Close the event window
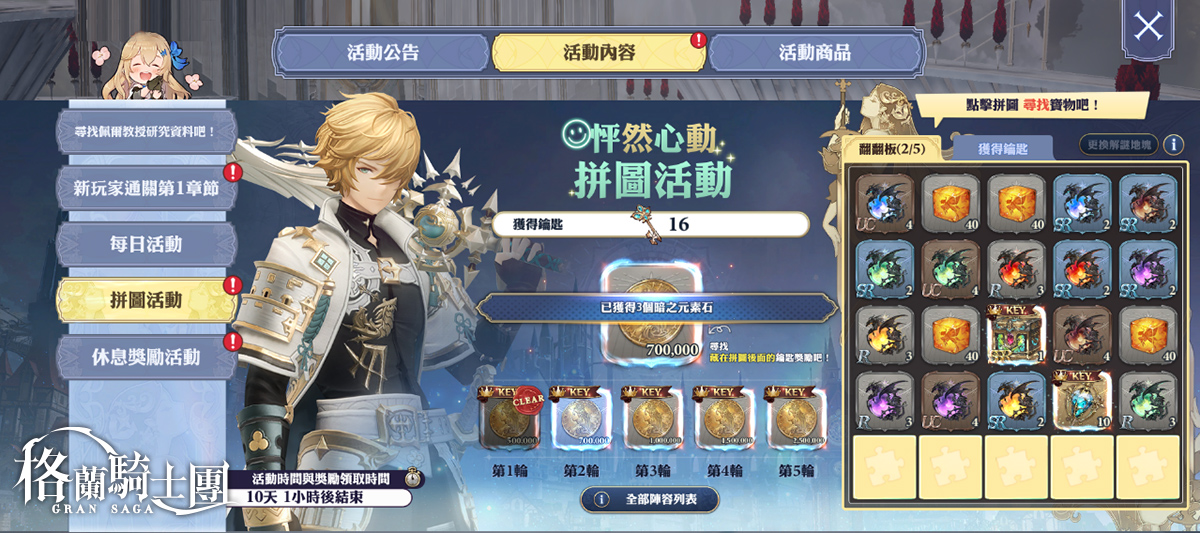Screen dimensions: 1200x533 (1147, 27)
